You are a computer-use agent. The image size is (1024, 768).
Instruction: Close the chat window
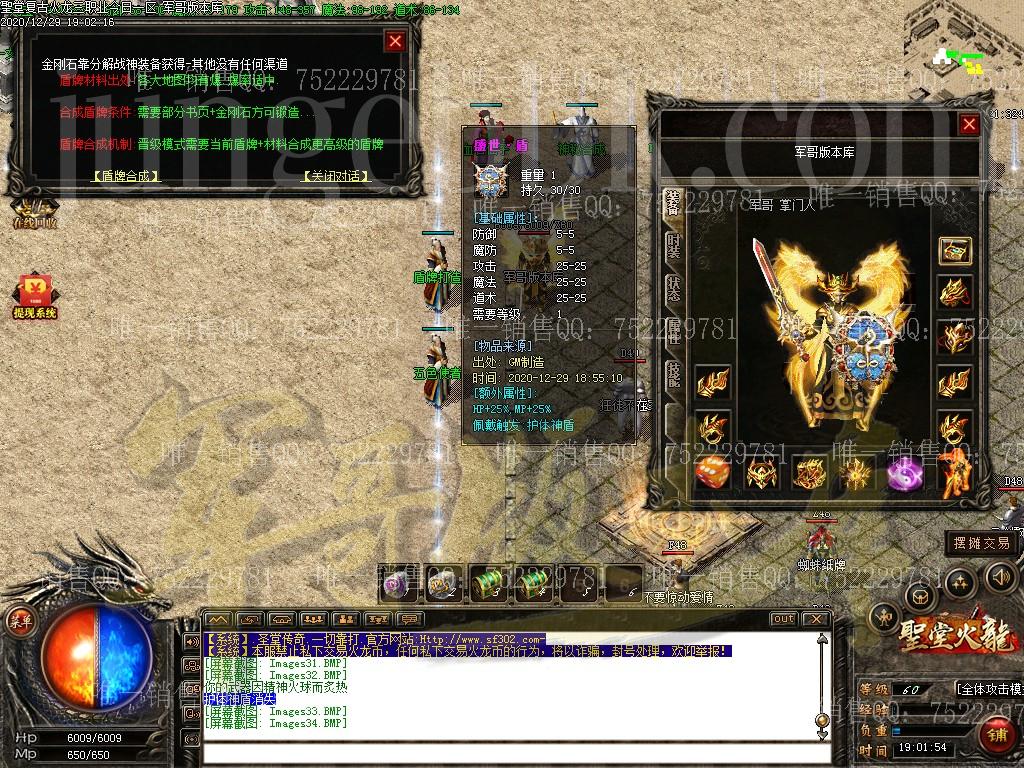tap(816, 619)
